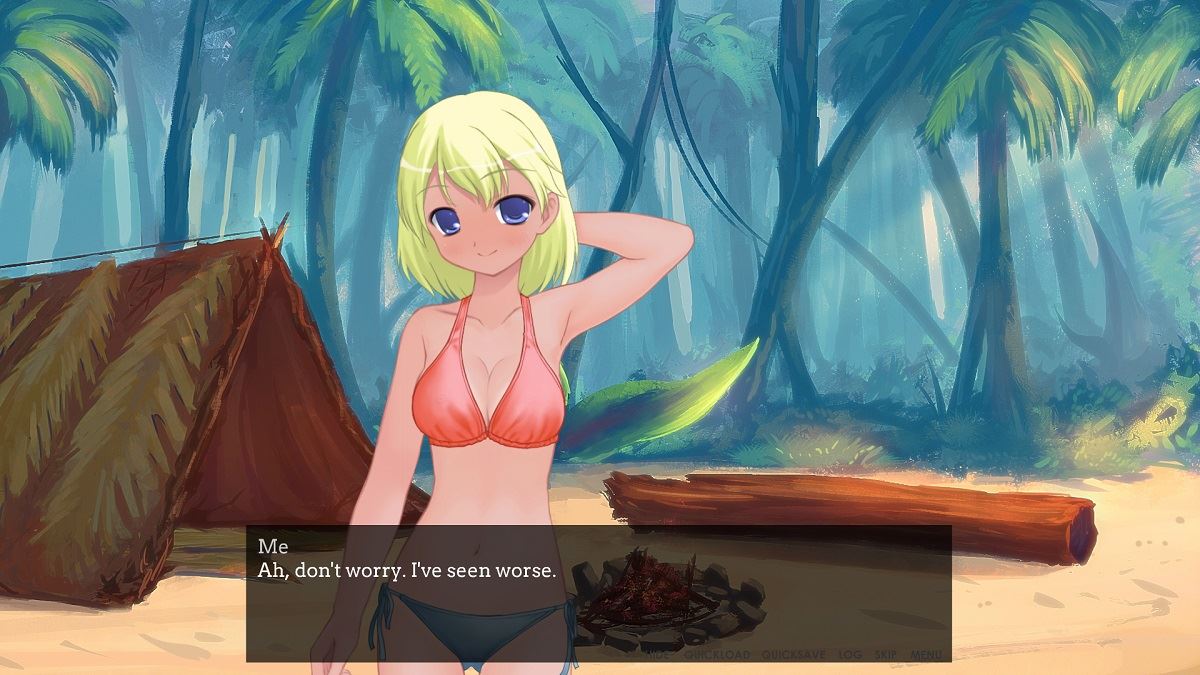
Task: Open the dialogue Log
Action: 850,655
